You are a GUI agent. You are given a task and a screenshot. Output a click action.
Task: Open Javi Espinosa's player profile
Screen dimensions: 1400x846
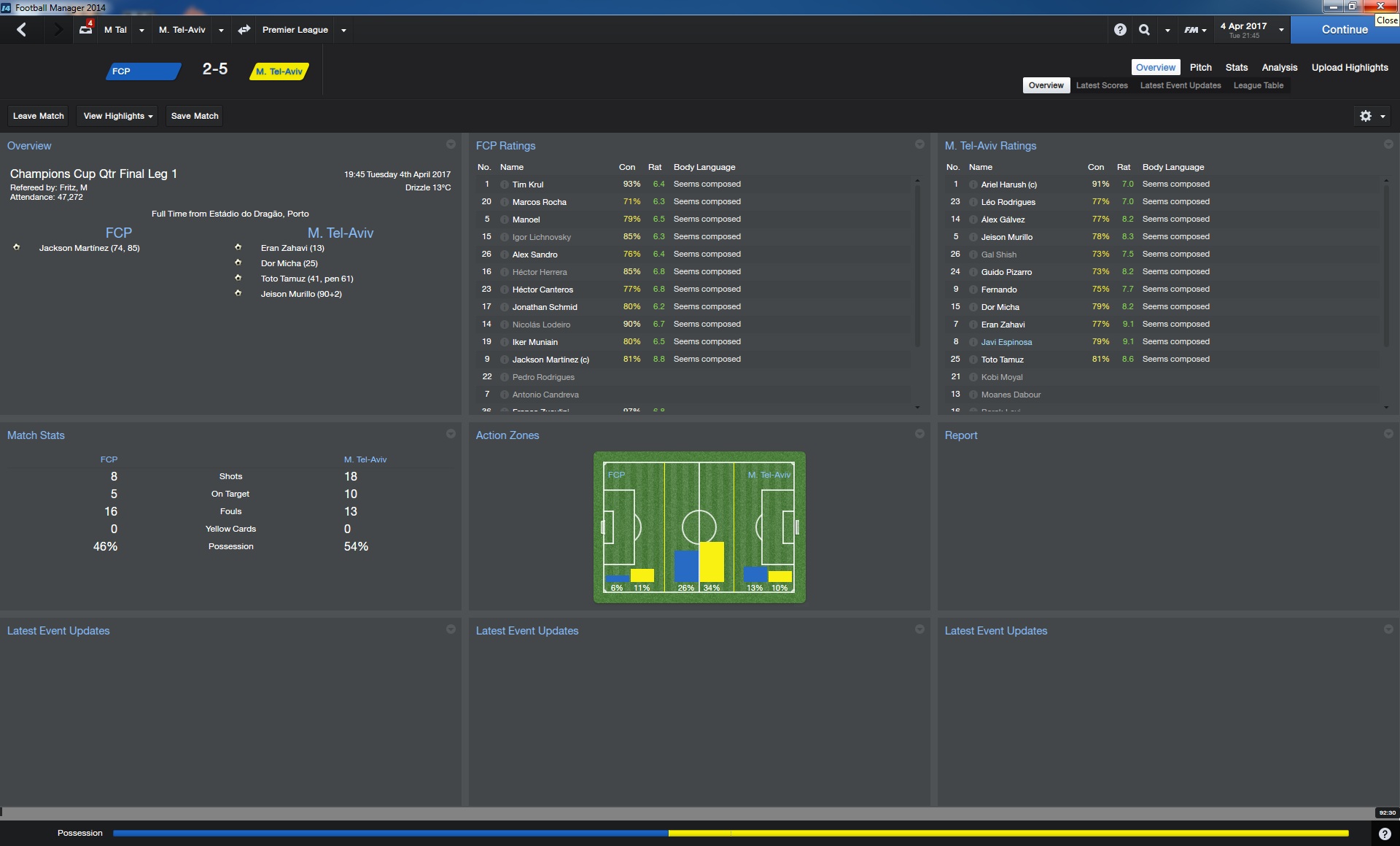(1006, 342)
